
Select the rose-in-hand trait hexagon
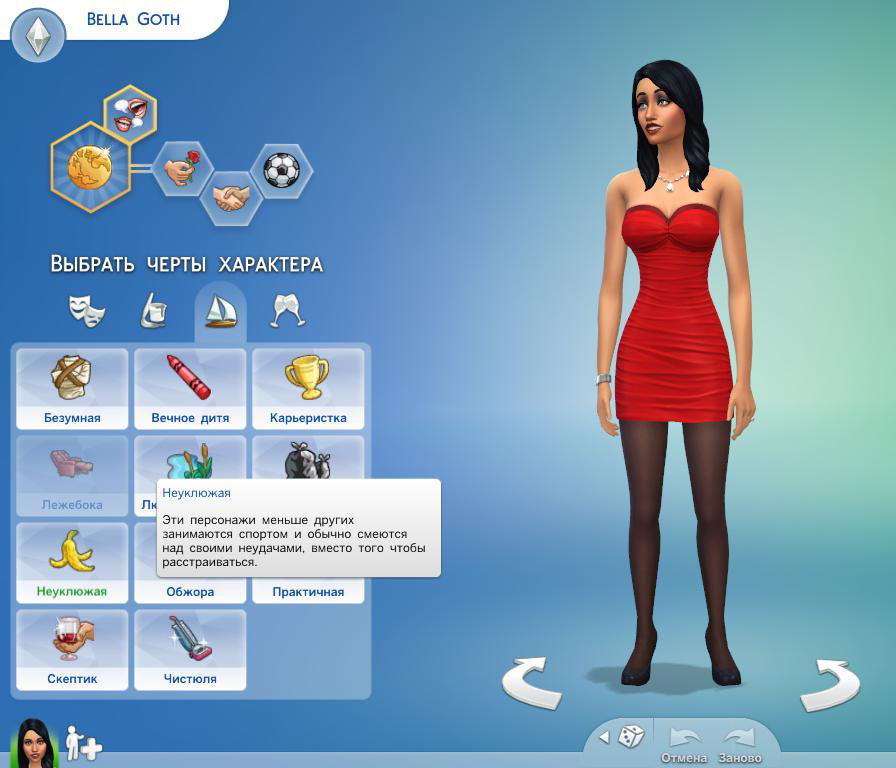point(182,169)
